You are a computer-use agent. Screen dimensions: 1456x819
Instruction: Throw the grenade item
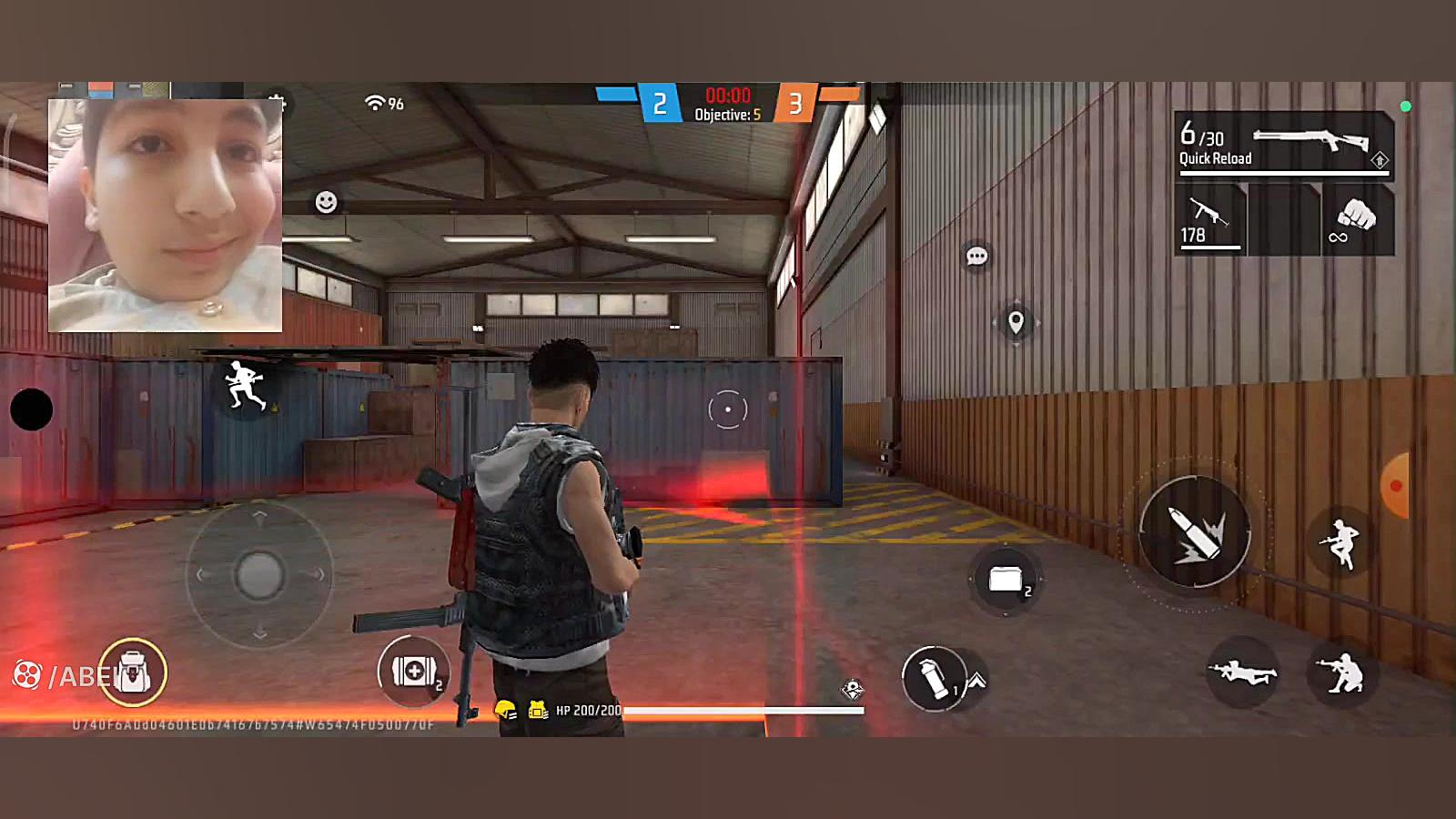[x=932, y=678]
